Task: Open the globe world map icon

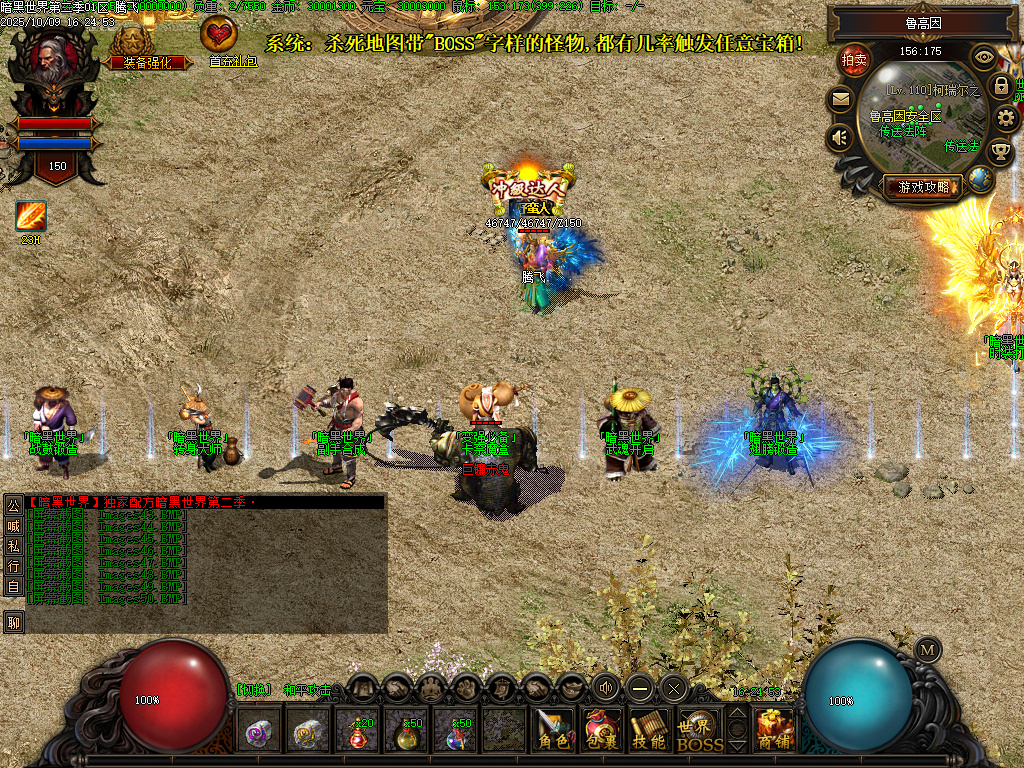Action: point(980,179)
